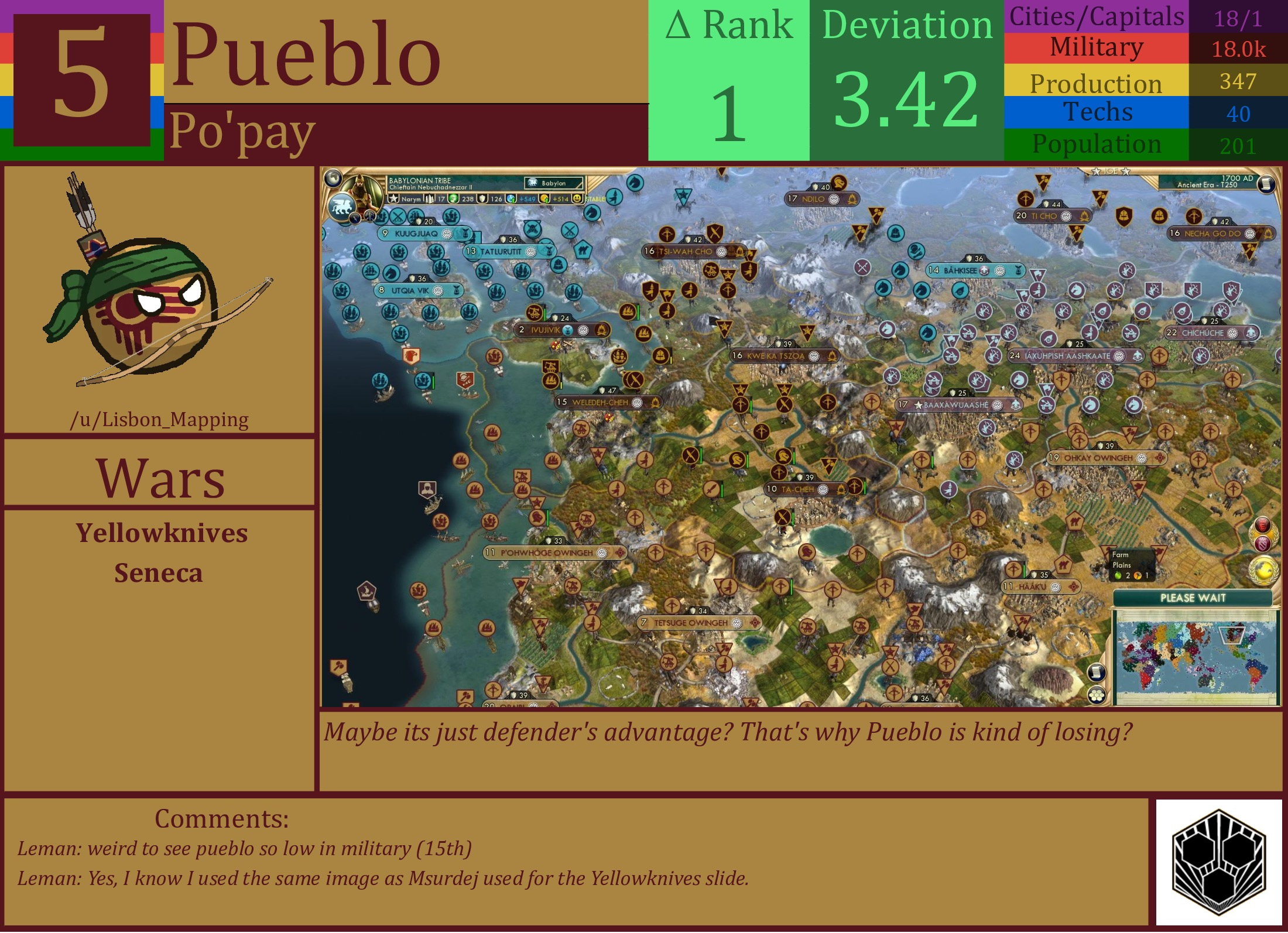Open the Diplomacy purple shield icon

click(1262, 543)
